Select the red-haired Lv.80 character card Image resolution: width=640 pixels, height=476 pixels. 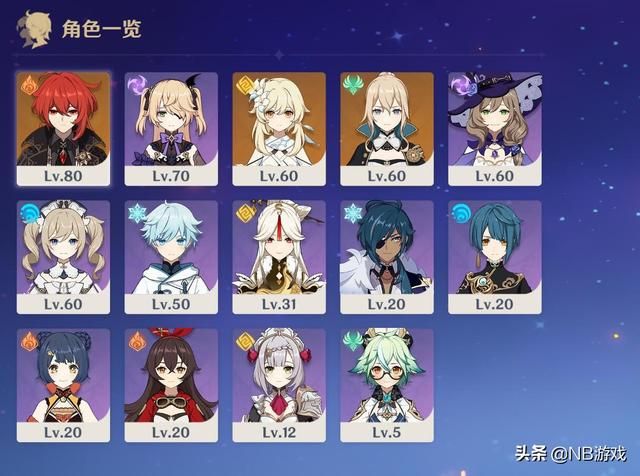(x=63, y=127)
